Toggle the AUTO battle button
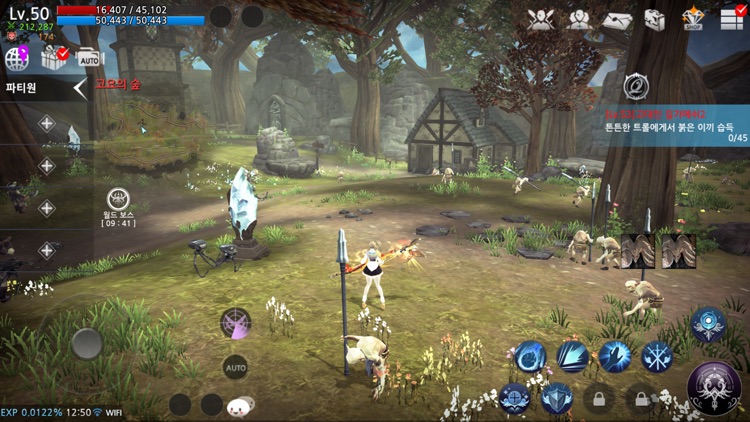 click(x=235, y=367)
